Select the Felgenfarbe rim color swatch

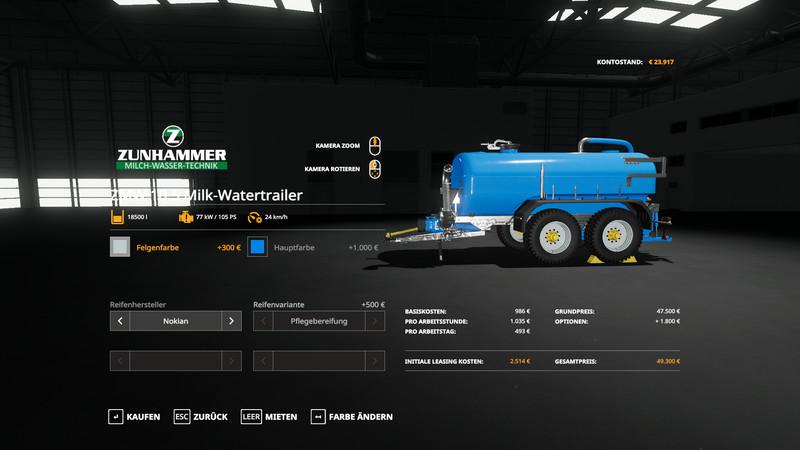pos(120,247)
